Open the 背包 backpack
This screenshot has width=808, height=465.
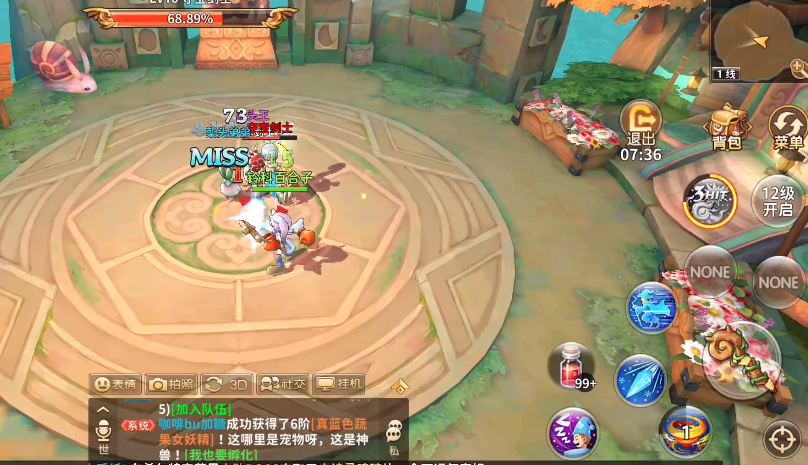tap(727, 128)
